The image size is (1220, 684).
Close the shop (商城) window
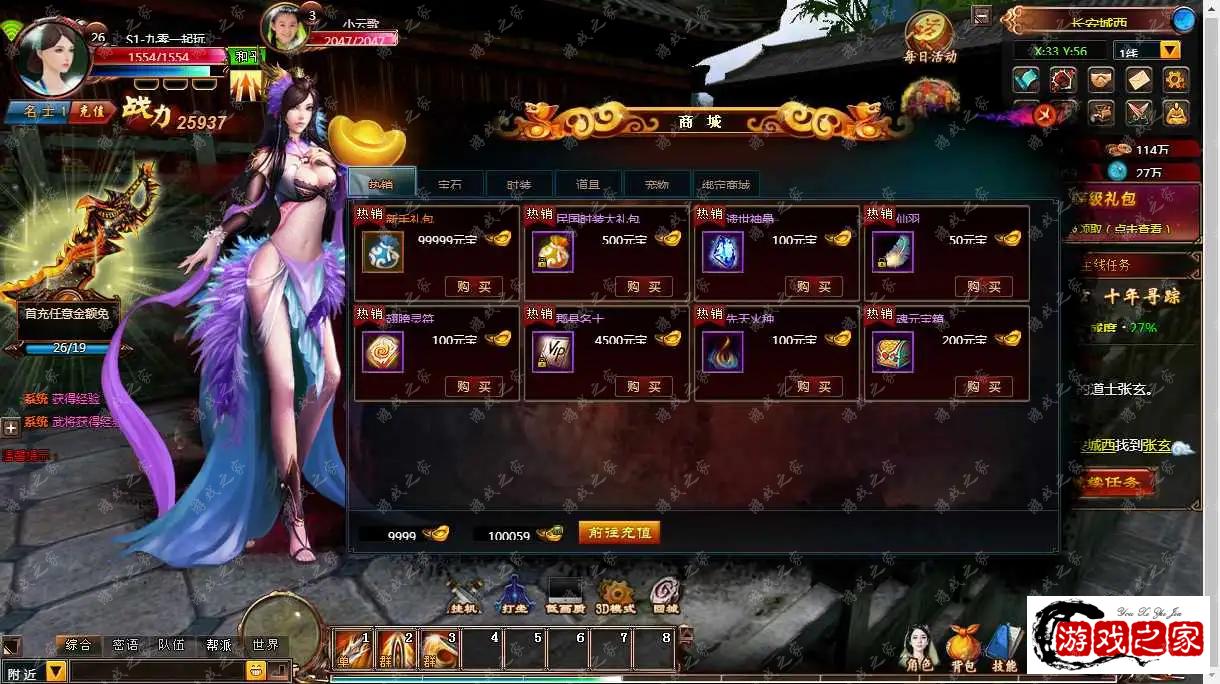pyautogui.click(x=1045, y=115)
